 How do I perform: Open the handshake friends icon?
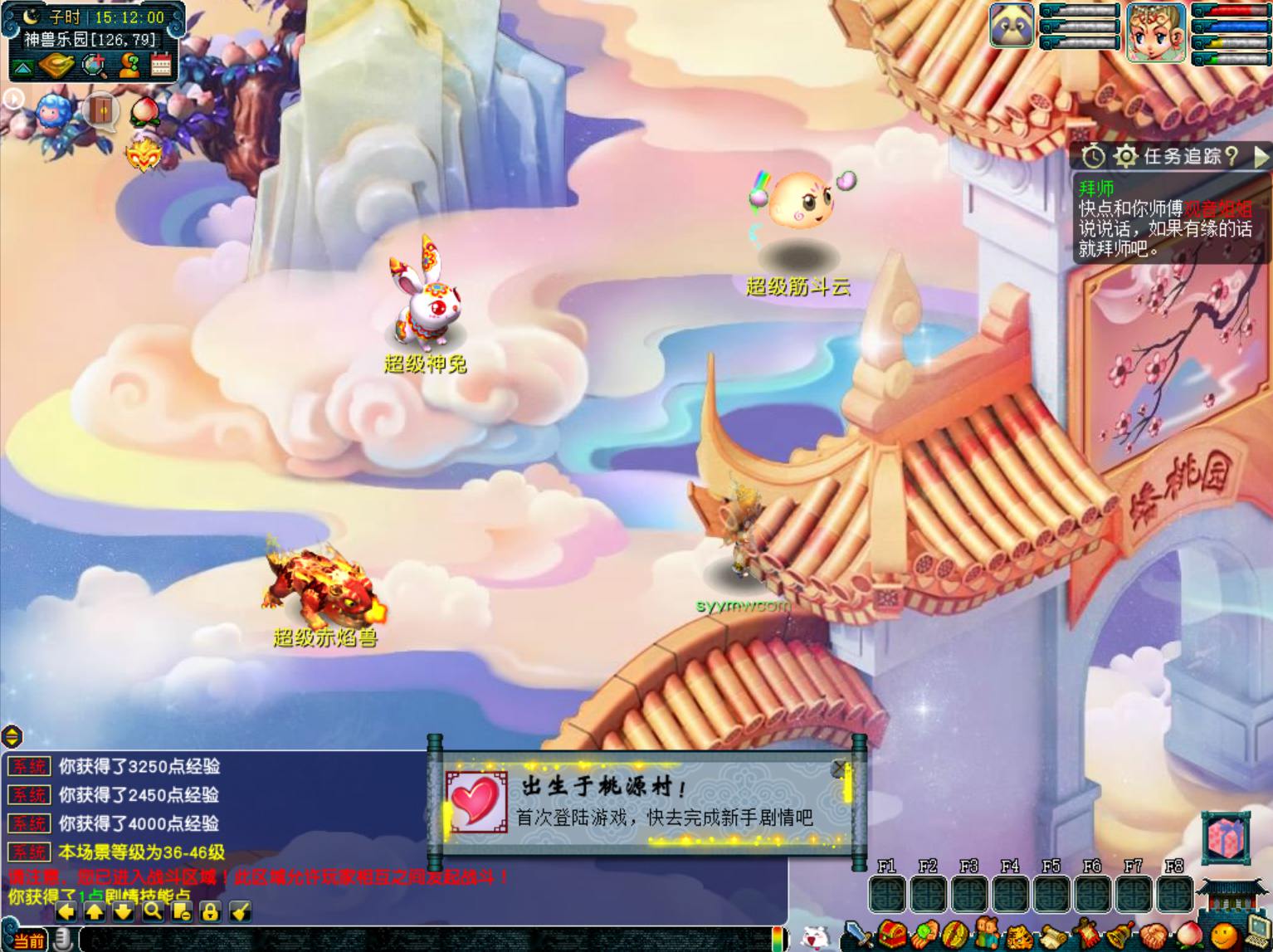point(1154,937)
